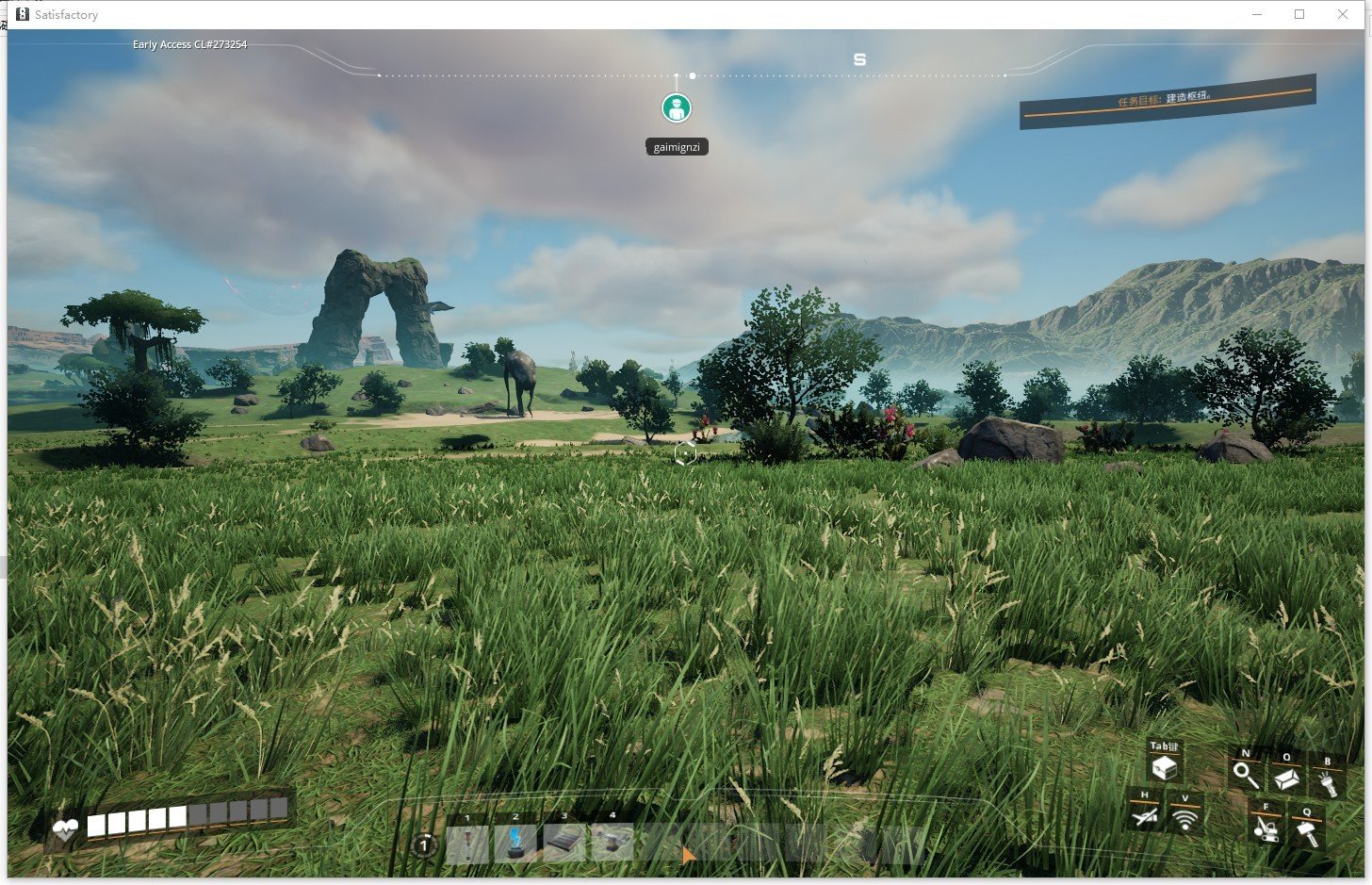This screenshot has height=885, width=1372.
Task: Open the inventory chest icon (Tab键)
Action: point(1164,770)
